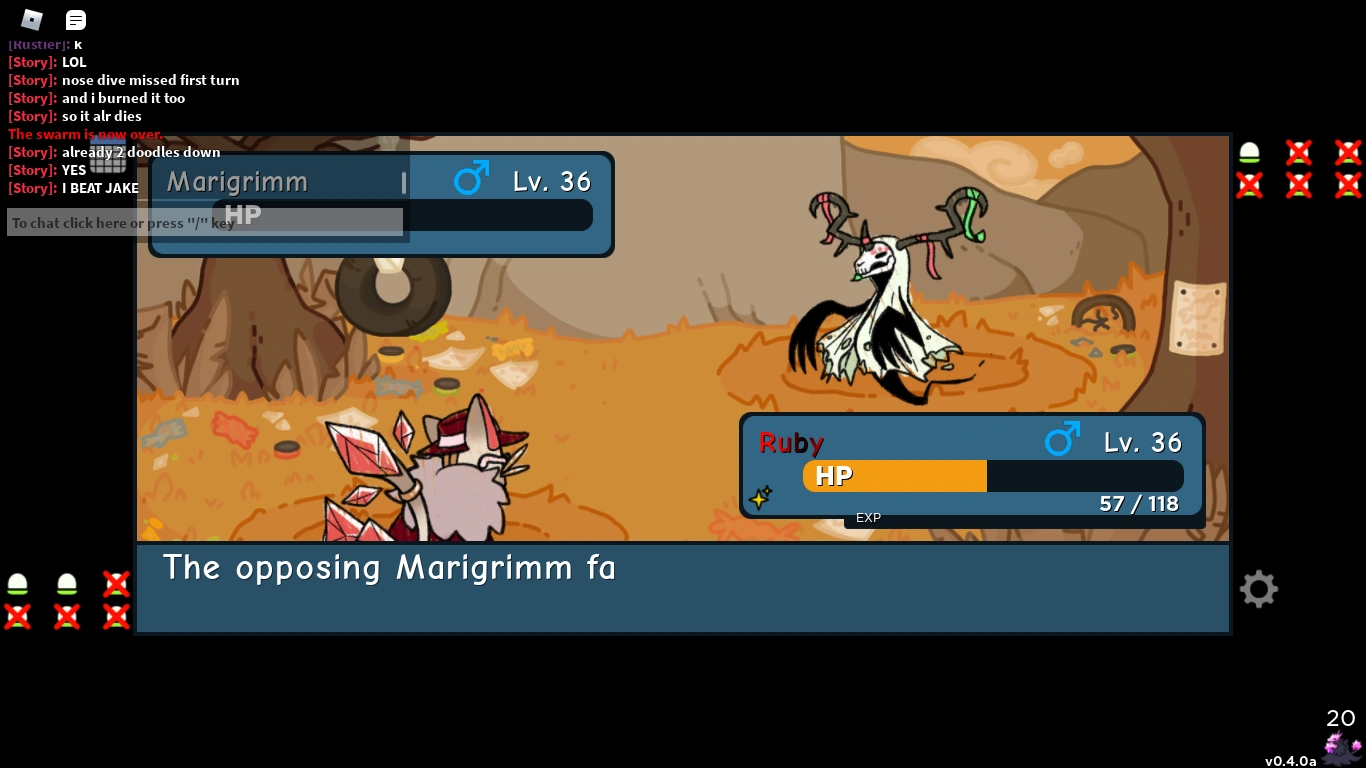Click the fainted egg below the alive enemy egg
The width and height of the screenshot is (1366, 768).
[1248, 185]
